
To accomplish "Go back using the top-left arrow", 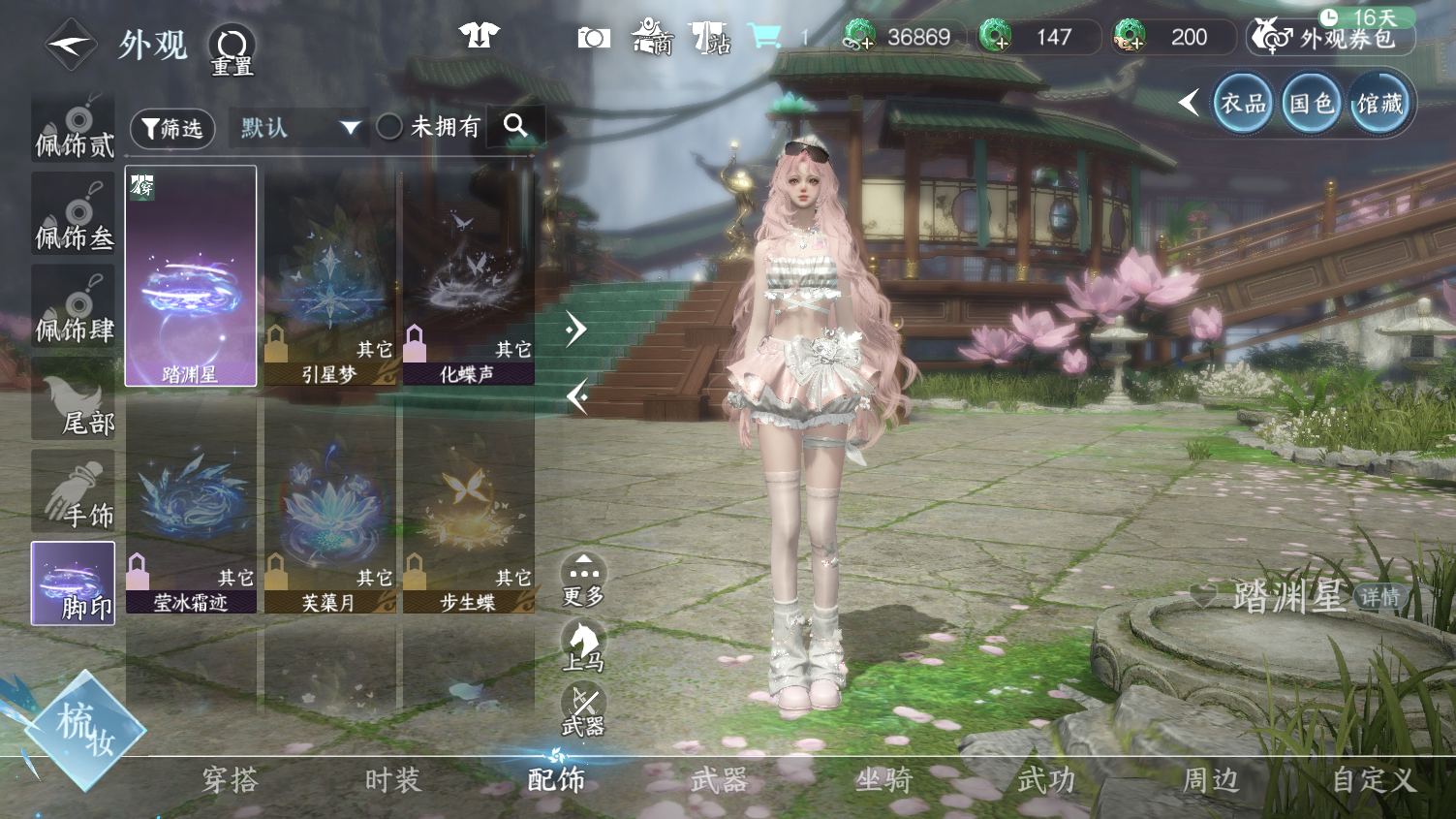I will pos(70,45).
